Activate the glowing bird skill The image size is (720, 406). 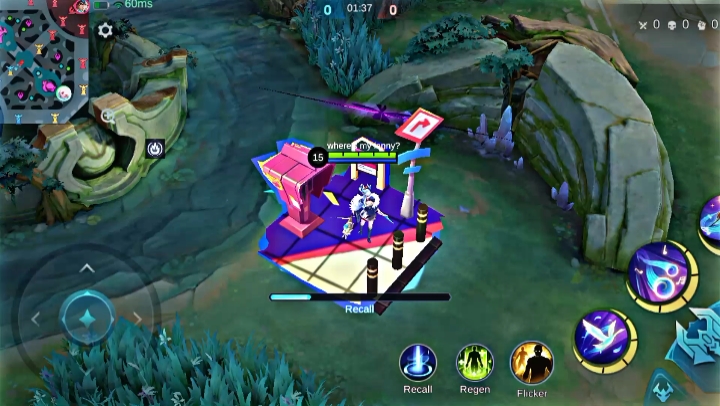pyautogui.click(x=605, y=340)
